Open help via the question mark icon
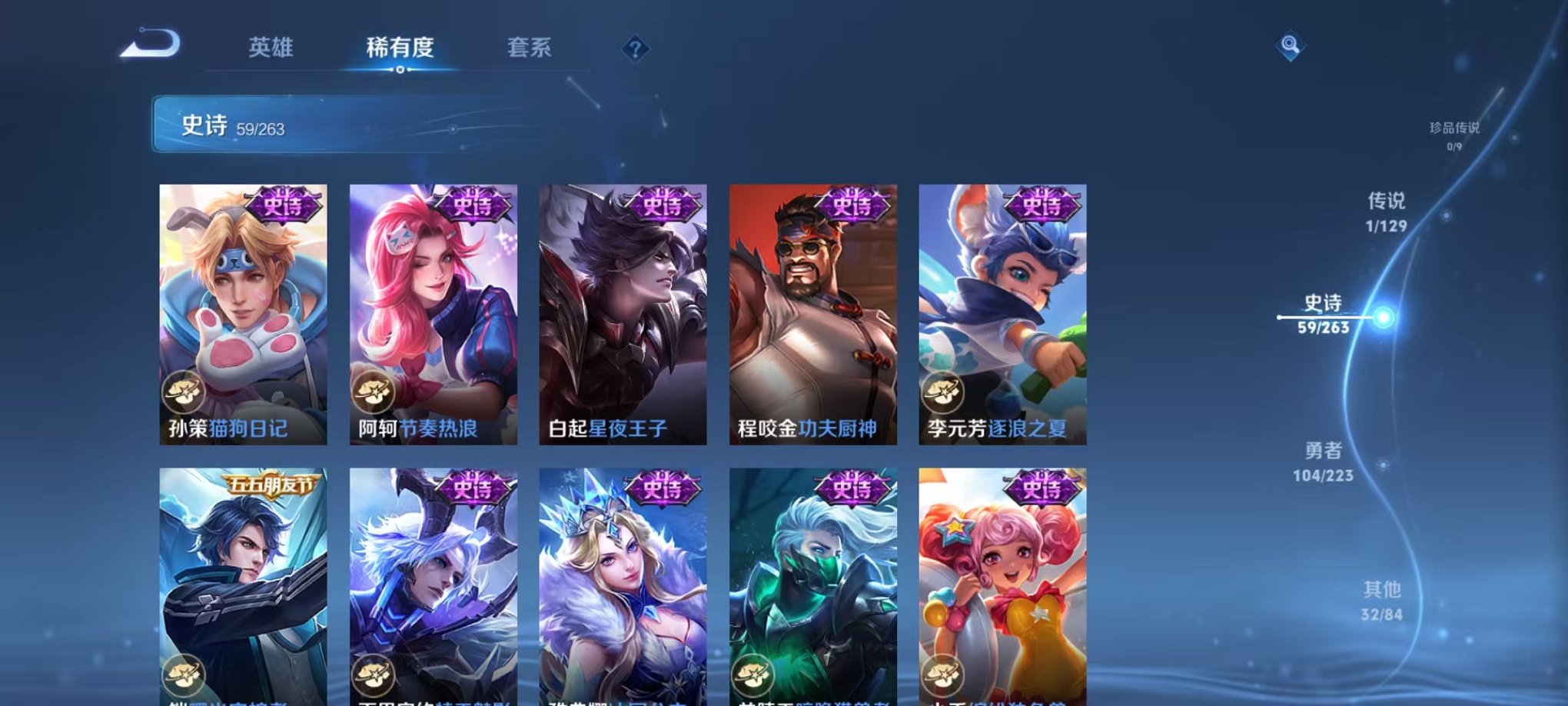The image size is (1568, 706). [x=635, y=48]
